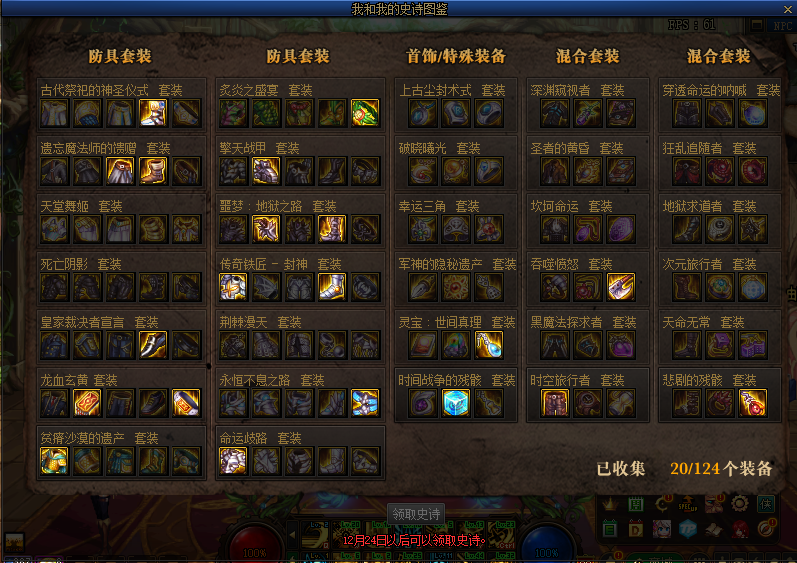Select the blue crystal item in 永恒不息之路

click(x=364, y=403)
